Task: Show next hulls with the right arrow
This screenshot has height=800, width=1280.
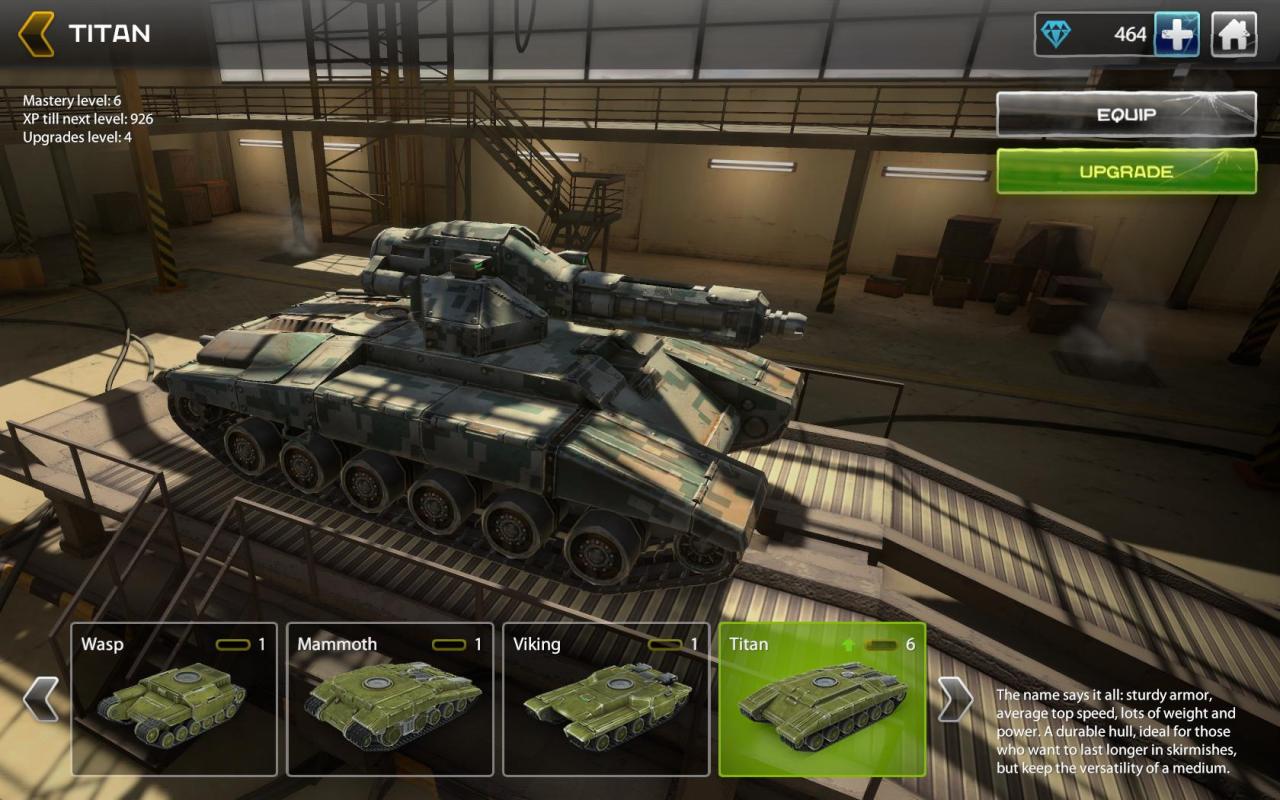Action: click(955, 699)
